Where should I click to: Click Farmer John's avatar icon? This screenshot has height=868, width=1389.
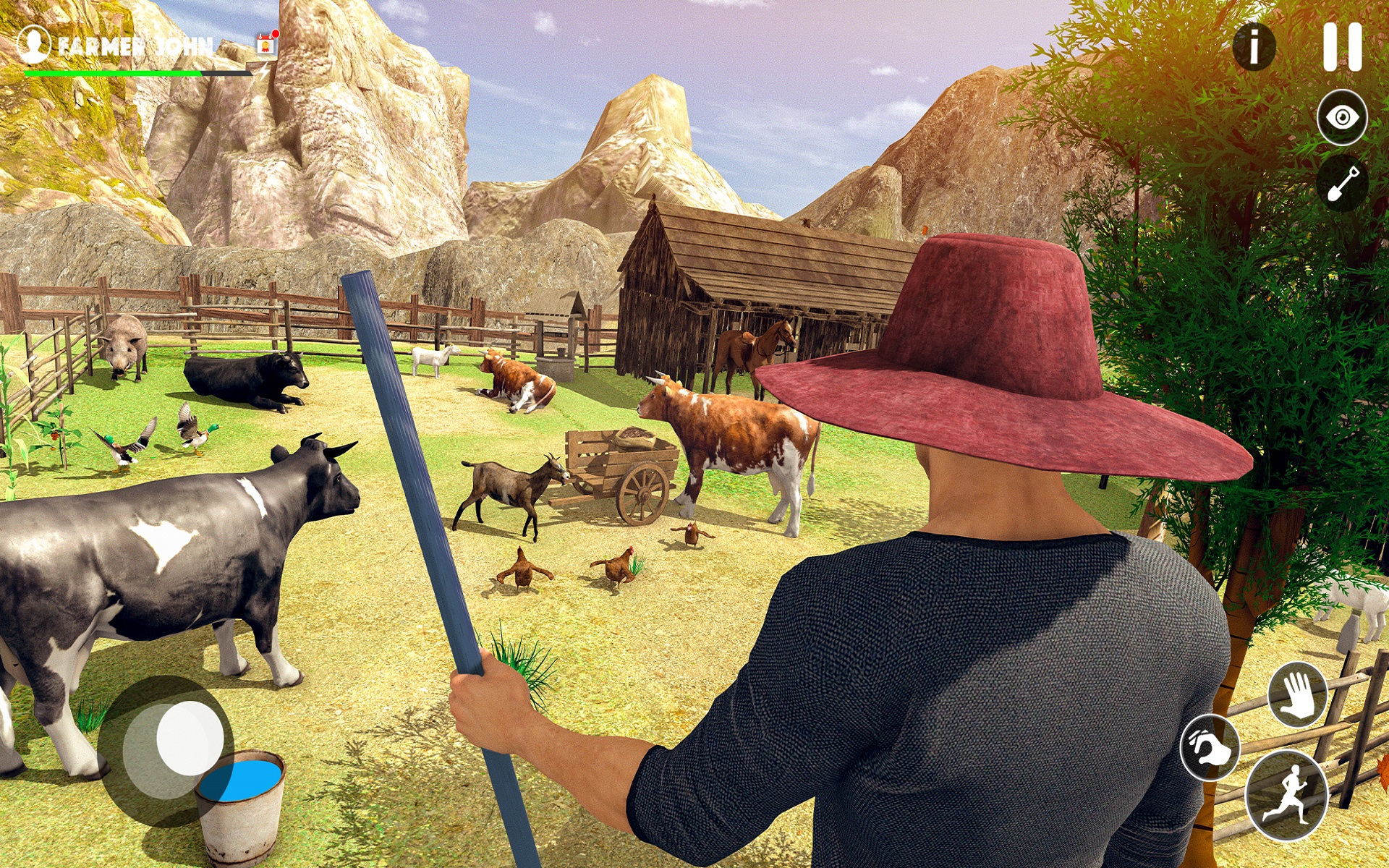pyautogui.click(x=34, y=45)
